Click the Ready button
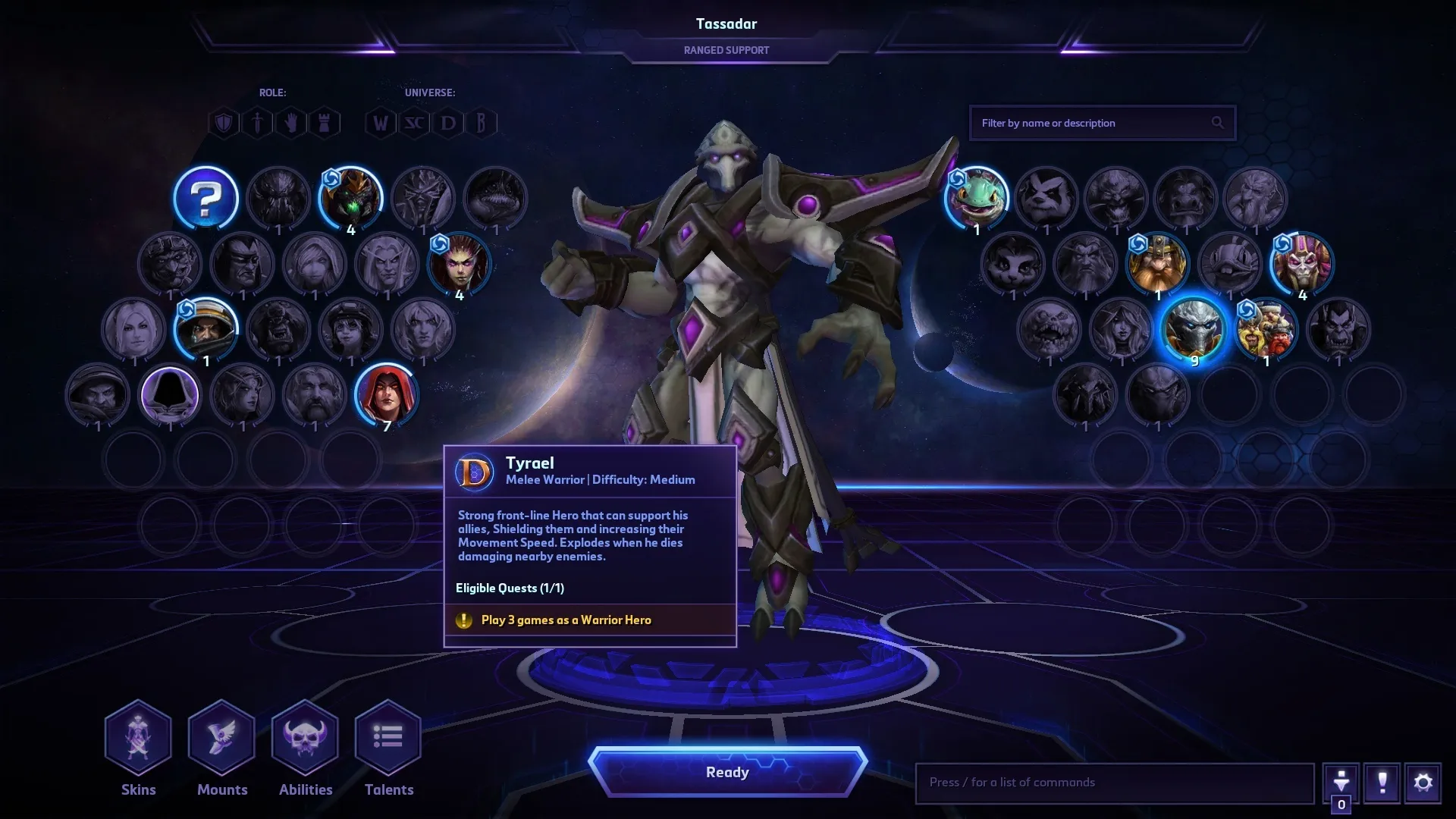This screenshot has width=1456, height=819. (727, 771)
